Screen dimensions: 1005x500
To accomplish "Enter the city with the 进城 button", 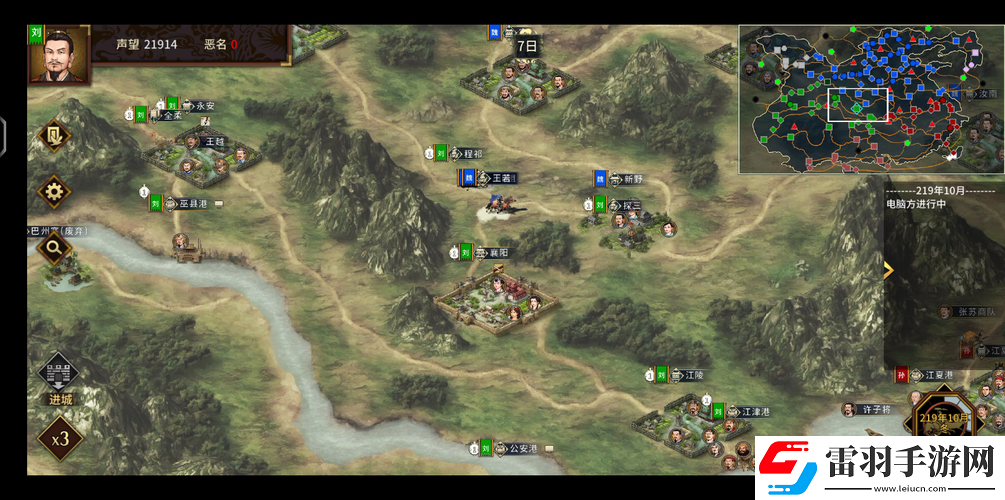I will pyautogui.click(x=59, y=379).
